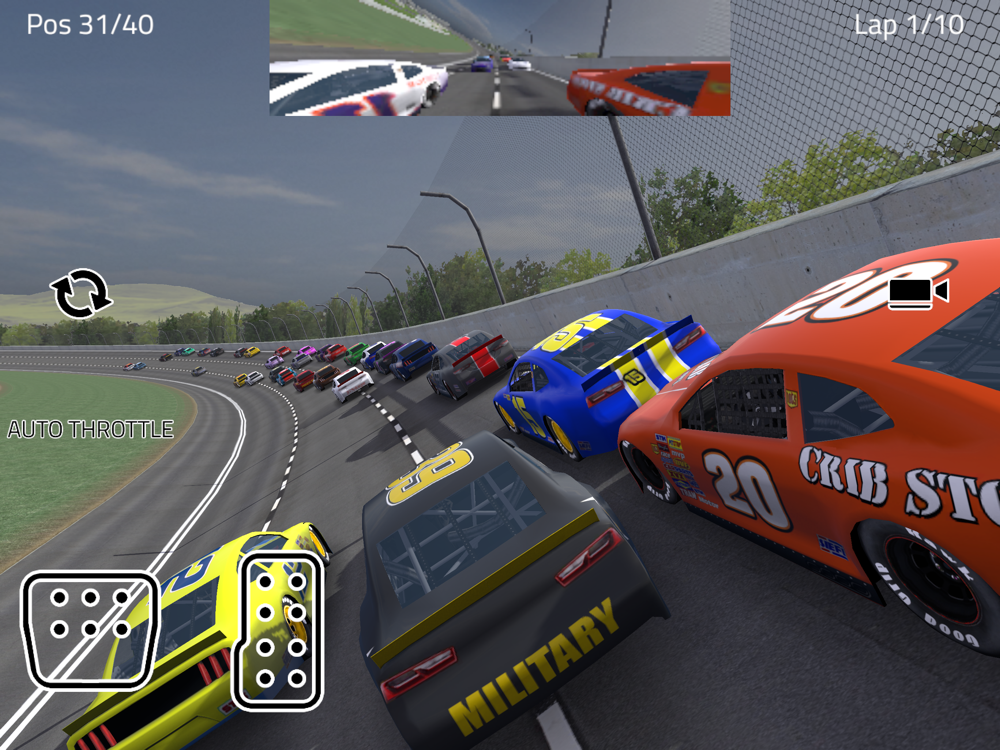Tap the brake pedal control

(x=90, y=629)
